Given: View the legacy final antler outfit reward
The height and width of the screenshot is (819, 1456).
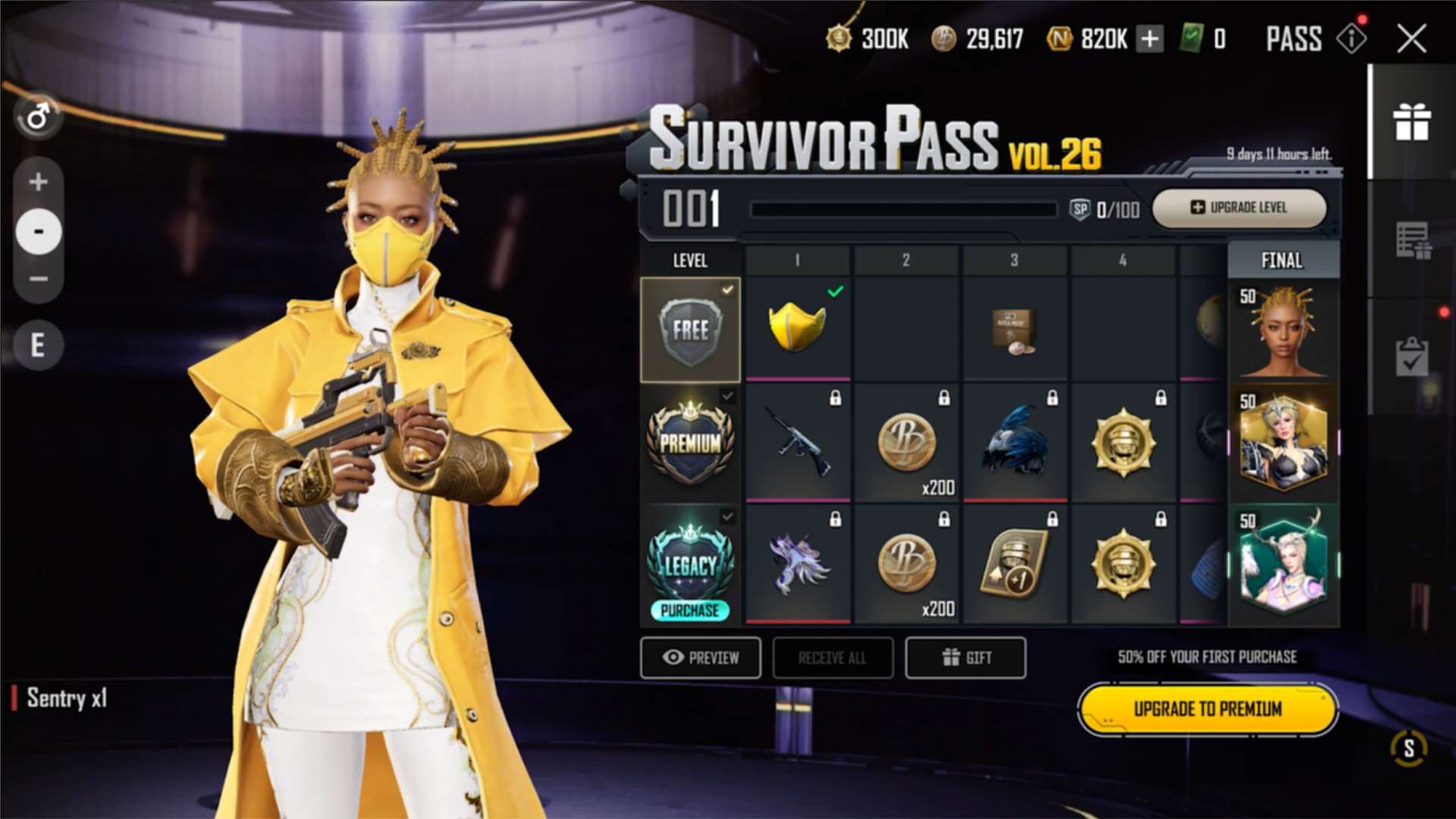Looking at the screenshot, I should click(1283, 564).
